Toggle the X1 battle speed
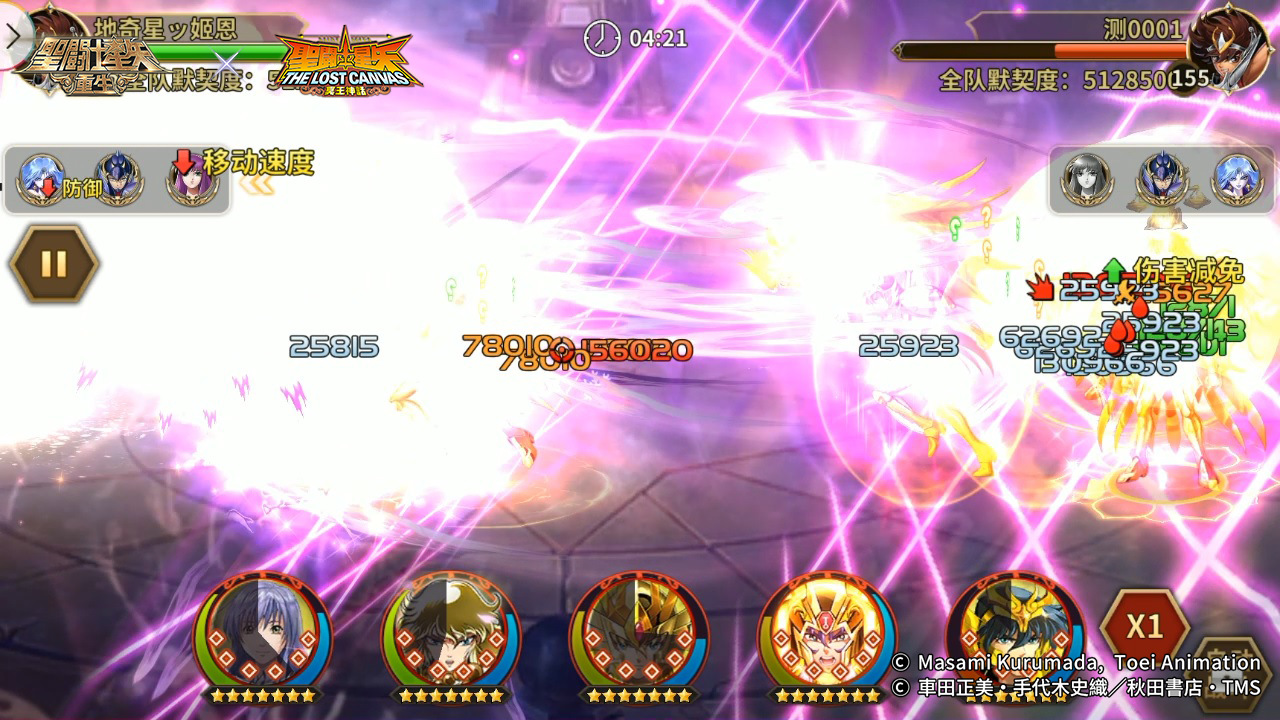Viewport: 1280px width, 720px height. click(x=1148, y=623)
